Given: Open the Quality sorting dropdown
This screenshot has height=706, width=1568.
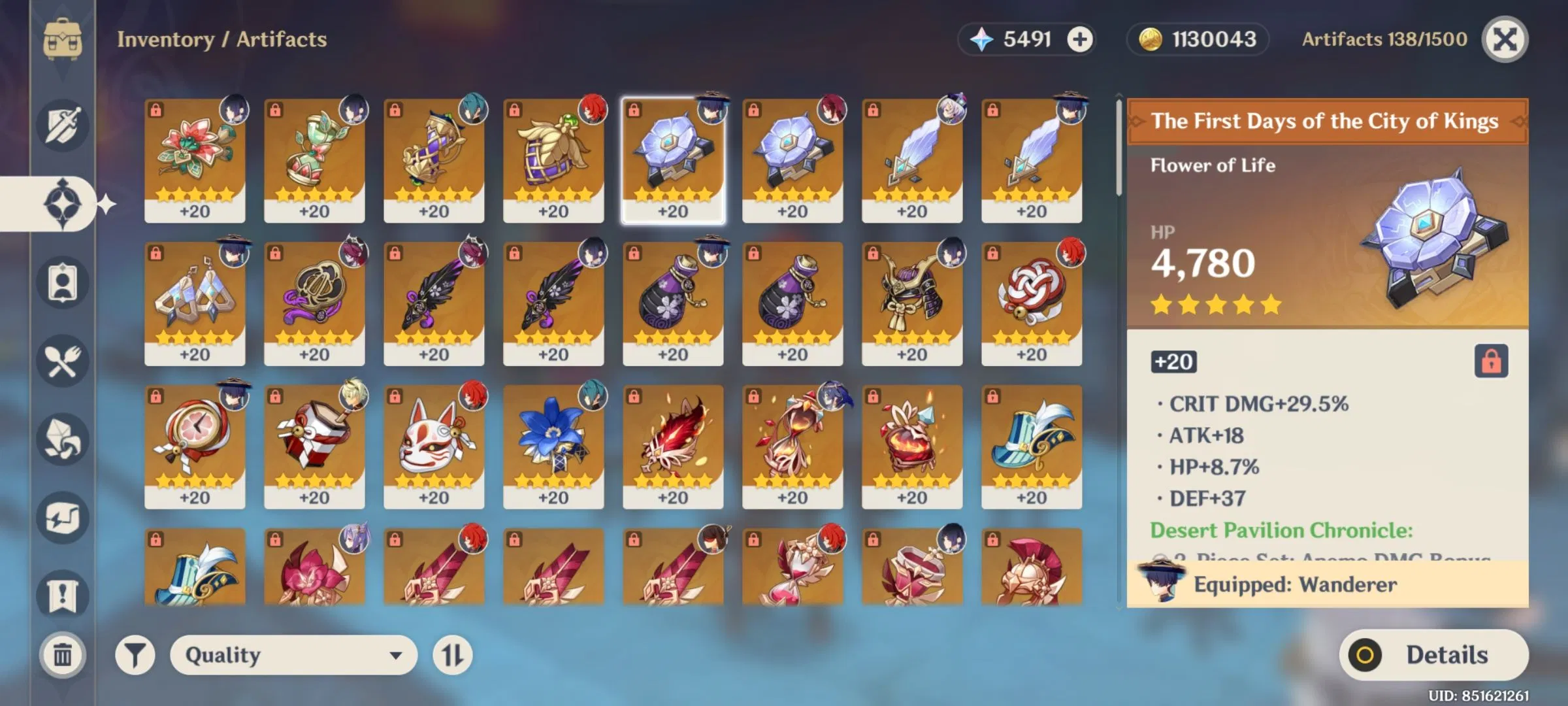Looking at the screenshot, I should click(292, 654).
